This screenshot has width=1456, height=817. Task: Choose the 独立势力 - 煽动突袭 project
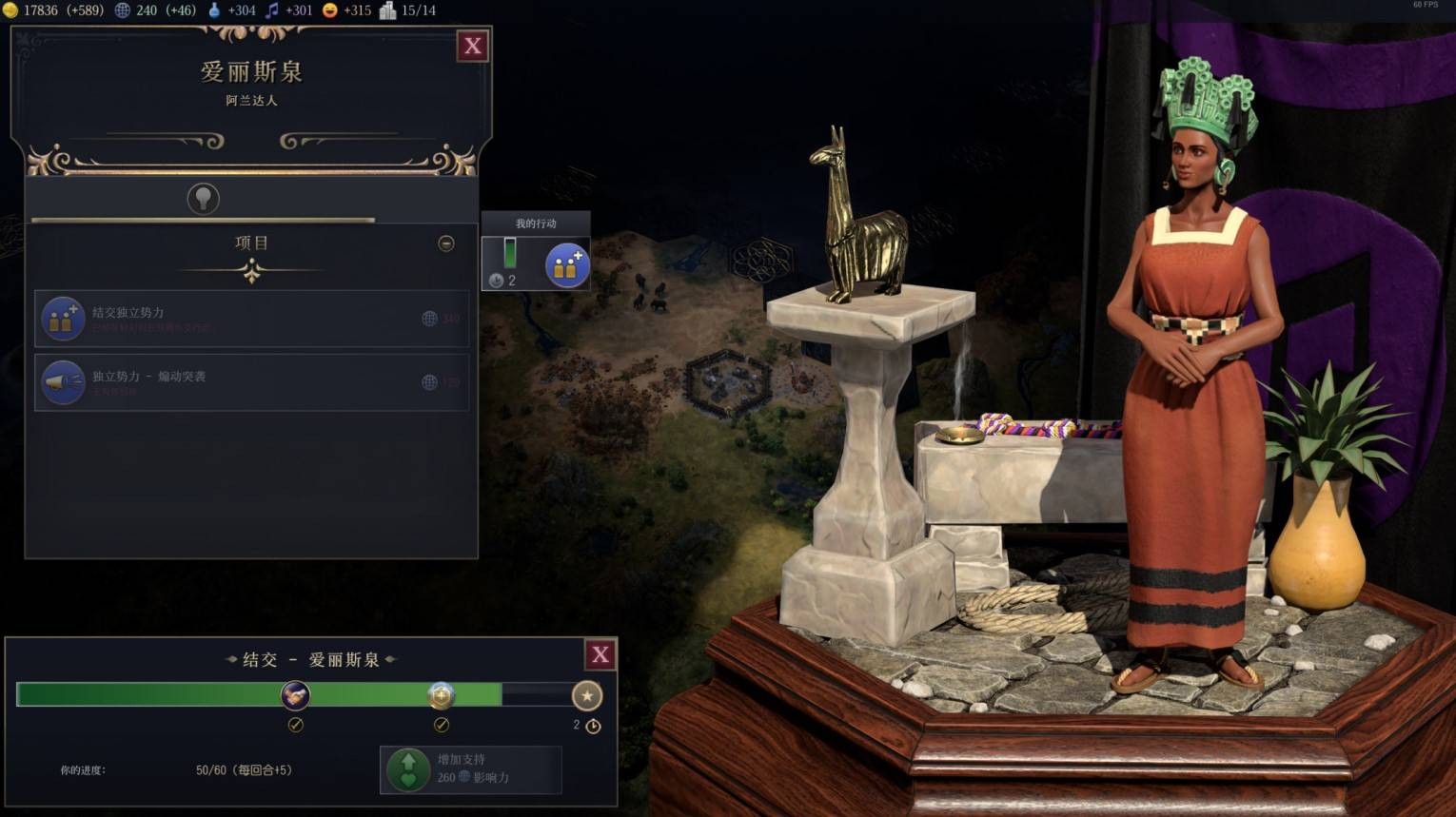pyautogui.click(x=251, y=382)
